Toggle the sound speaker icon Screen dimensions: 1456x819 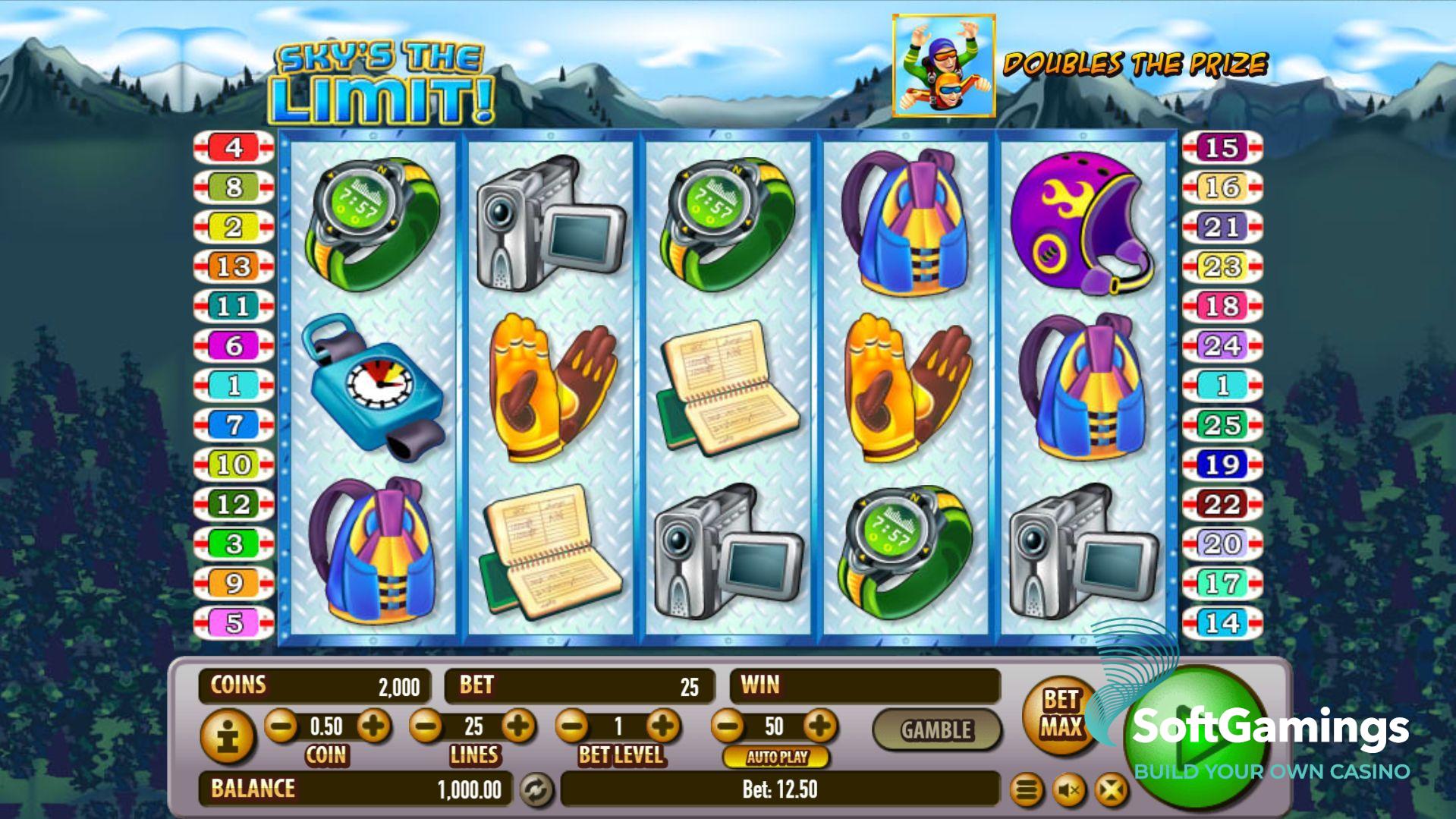pos(1069,791)
